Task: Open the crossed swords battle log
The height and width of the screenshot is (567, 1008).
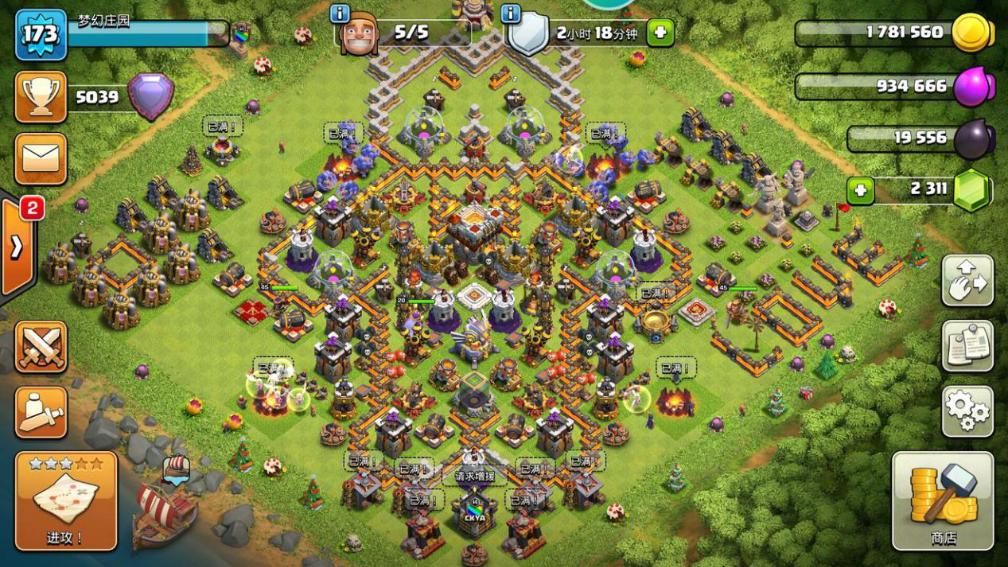Action: [x=41, y=346]
